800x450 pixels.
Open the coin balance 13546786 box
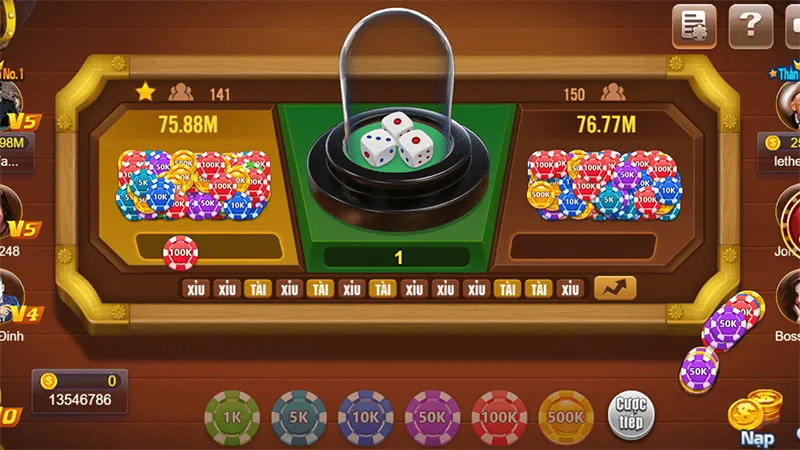coord(80,392)
